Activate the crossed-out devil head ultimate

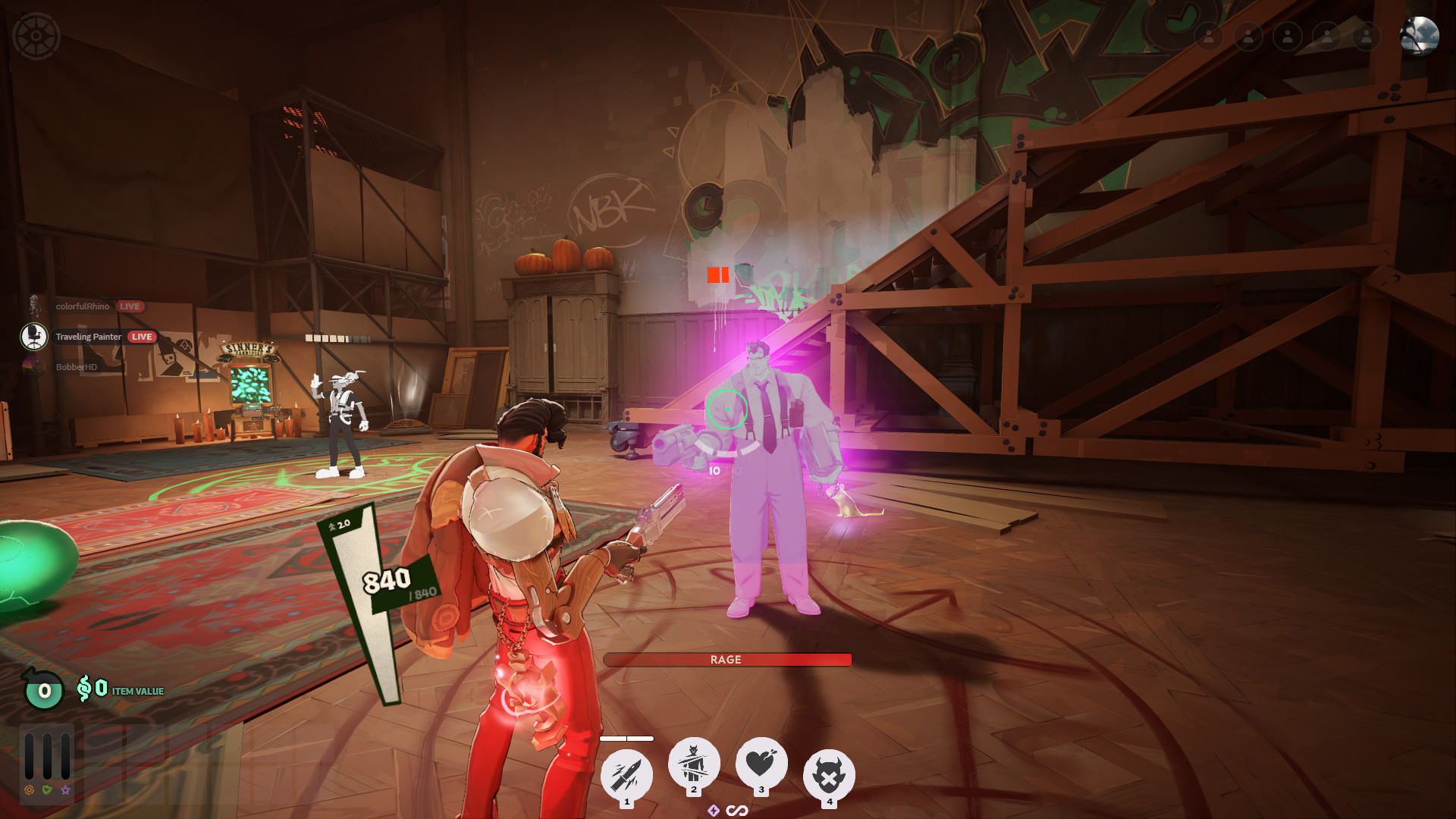click(829, 776)
